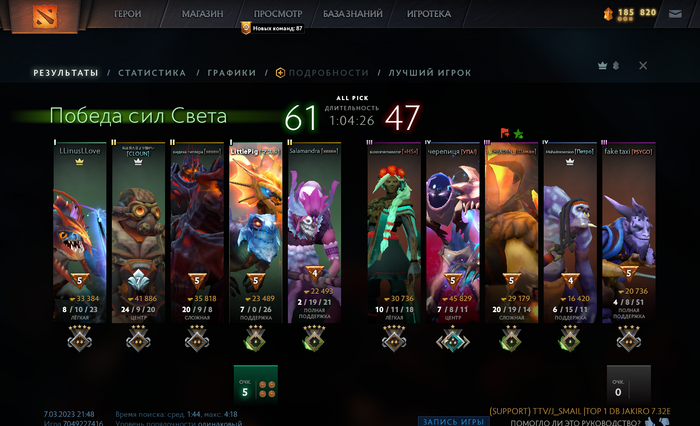This screenshot has height=426, width=700.
Task: Show the РЕЗУЛЬТАТЫ tab
Action: coord(66,73)
